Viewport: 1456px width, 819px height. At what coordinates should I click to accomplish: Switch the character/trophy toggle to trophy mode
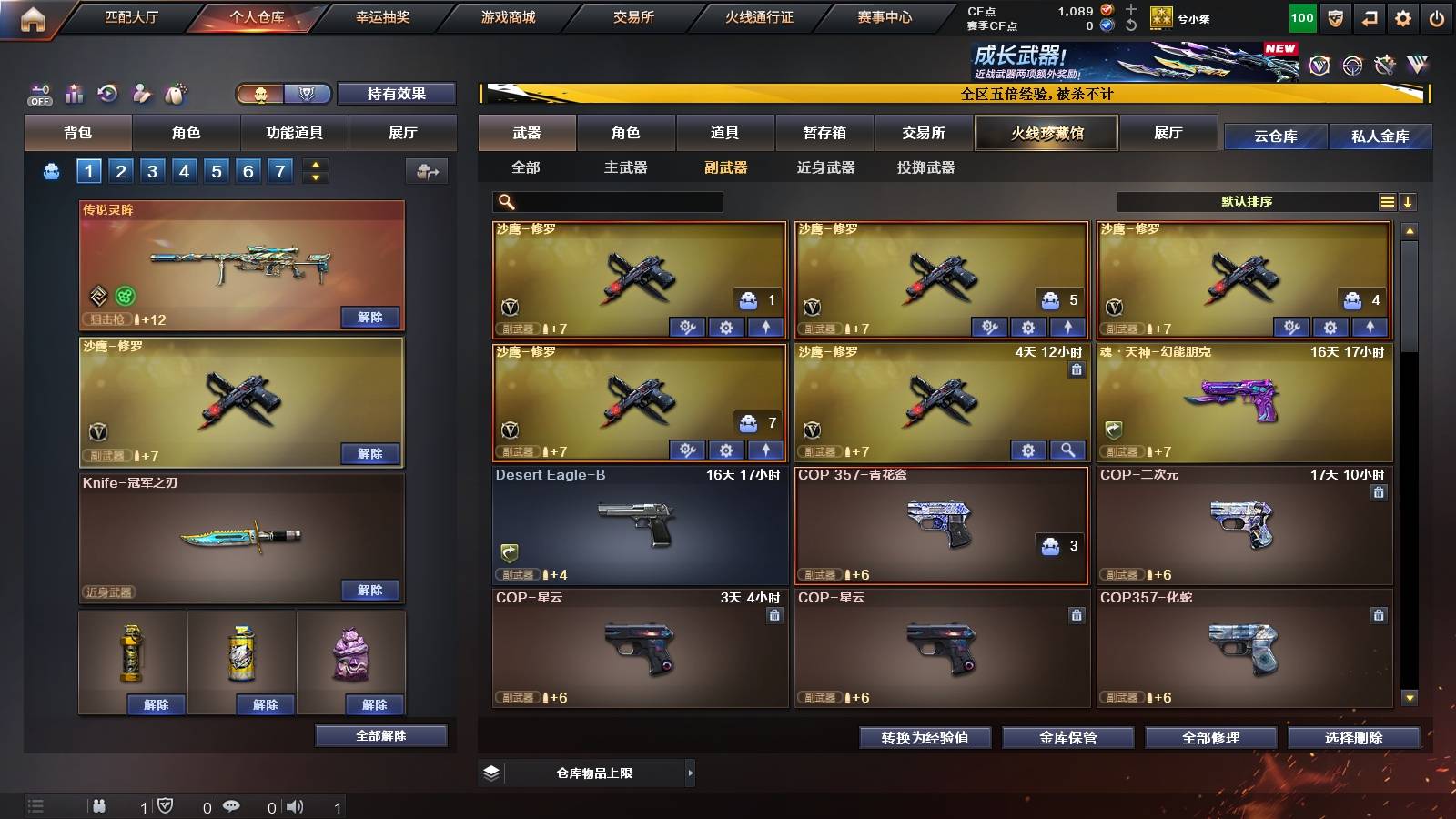309,94
